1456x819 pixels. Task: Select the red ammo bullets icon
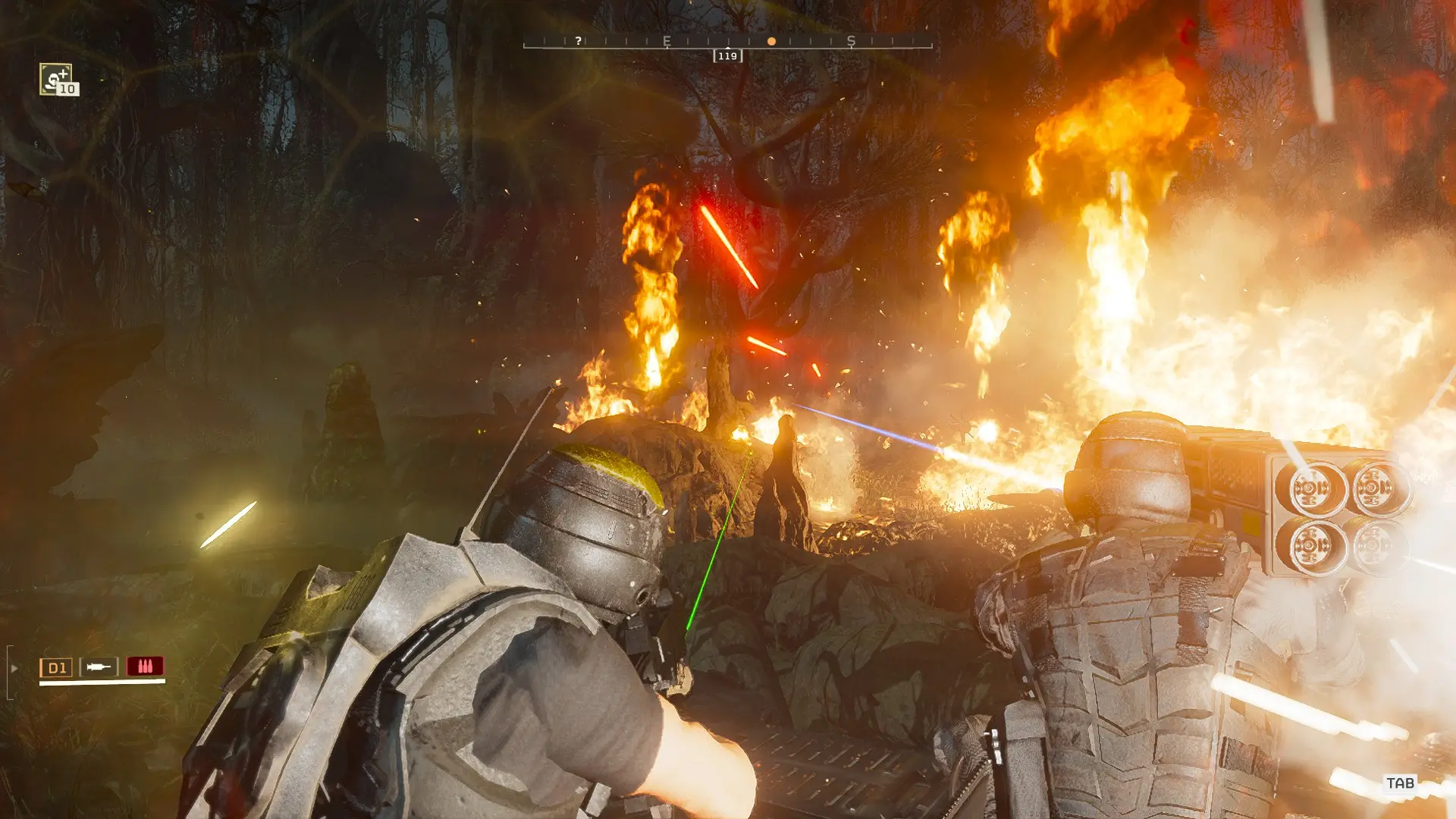click(x=145, y=667)
